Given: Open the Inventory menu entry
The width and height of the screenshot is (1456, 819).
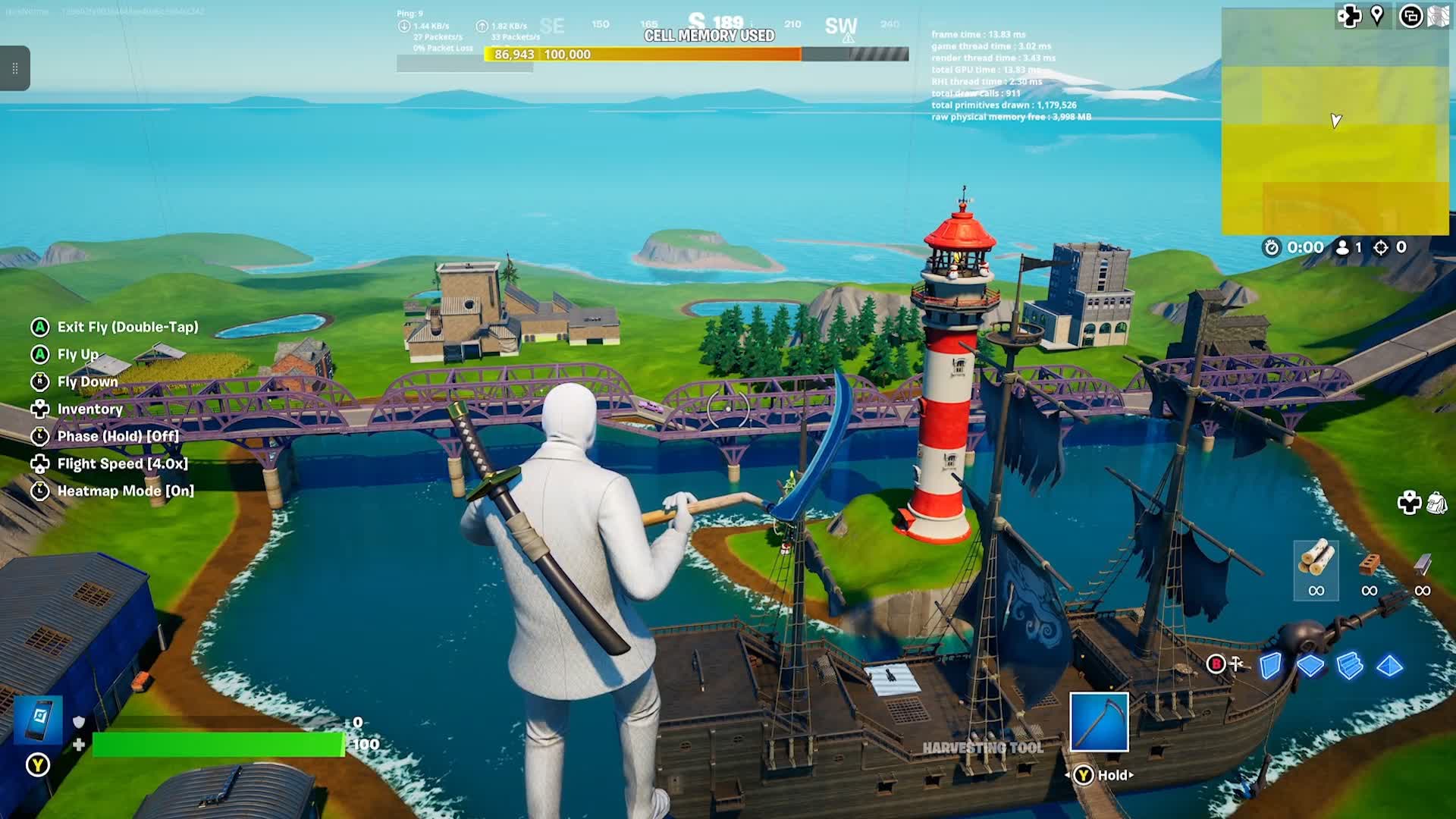Looking at the screenshot, I should coord(90,409).
